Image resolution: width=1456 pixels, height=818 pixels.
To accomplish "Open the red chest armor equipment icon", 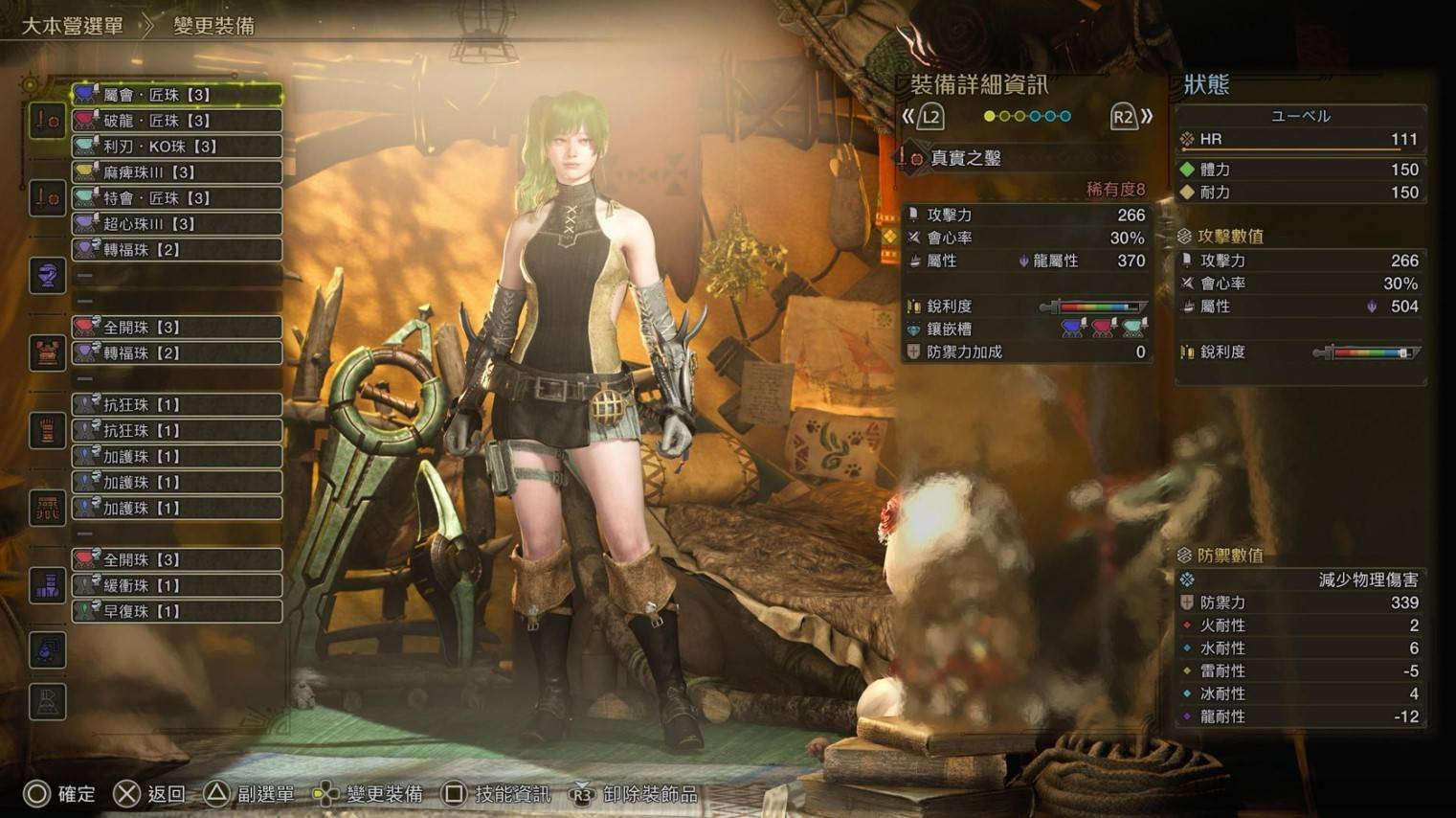I will pos(47,353).
